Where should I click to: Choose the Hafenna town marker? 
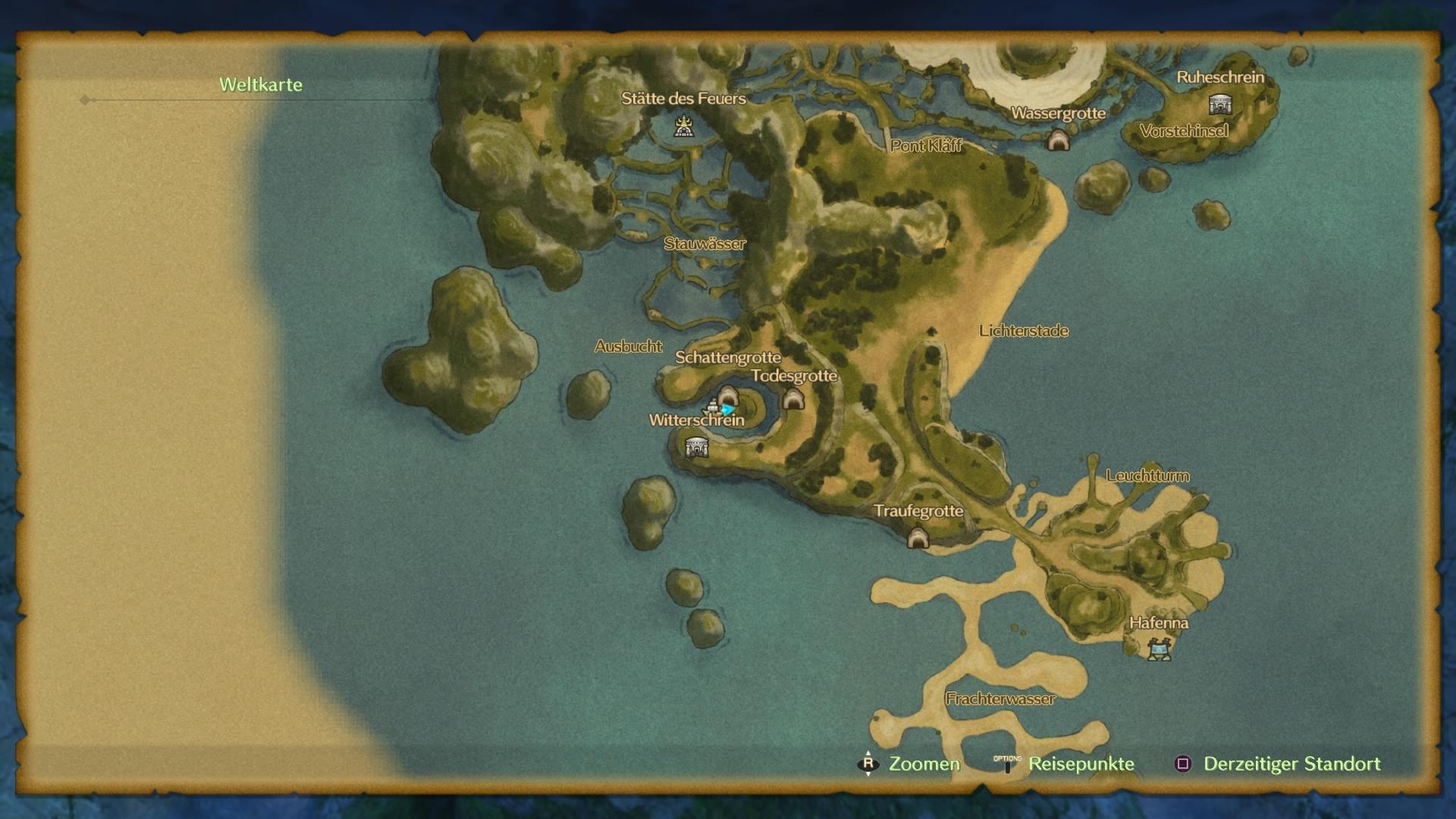coord(1159,649)
